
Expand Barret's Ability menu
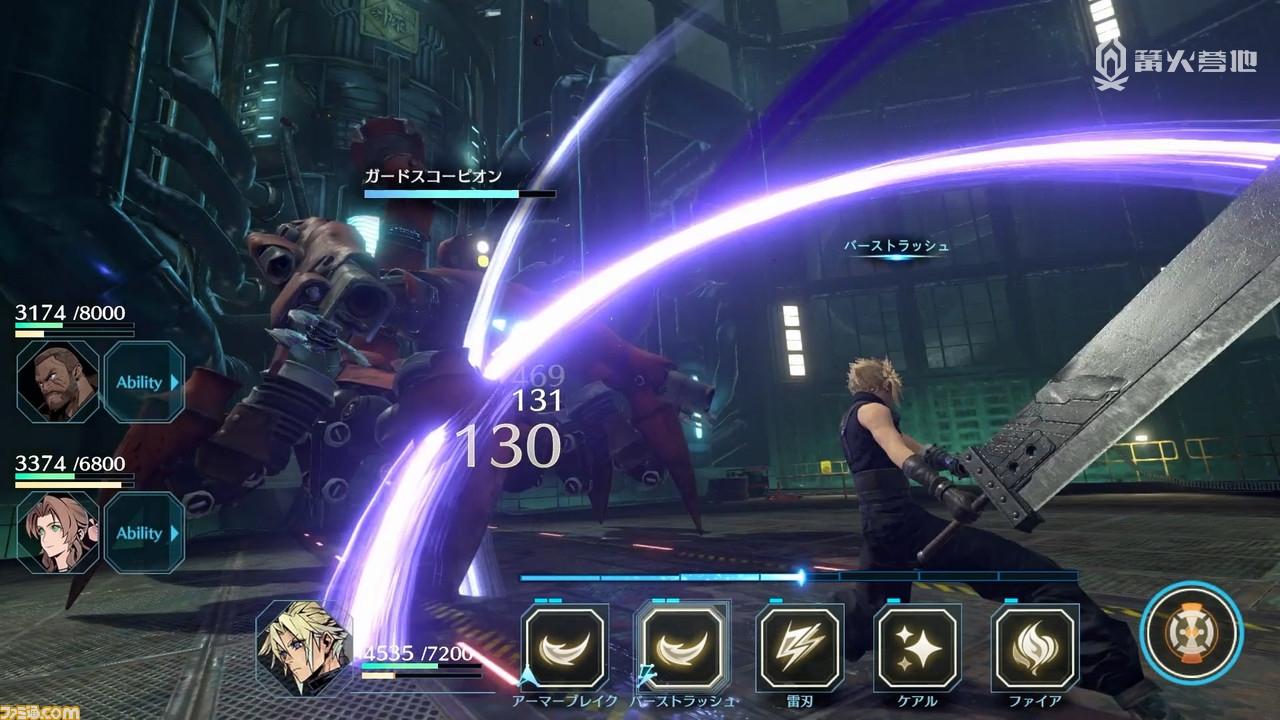coord(143,382)
